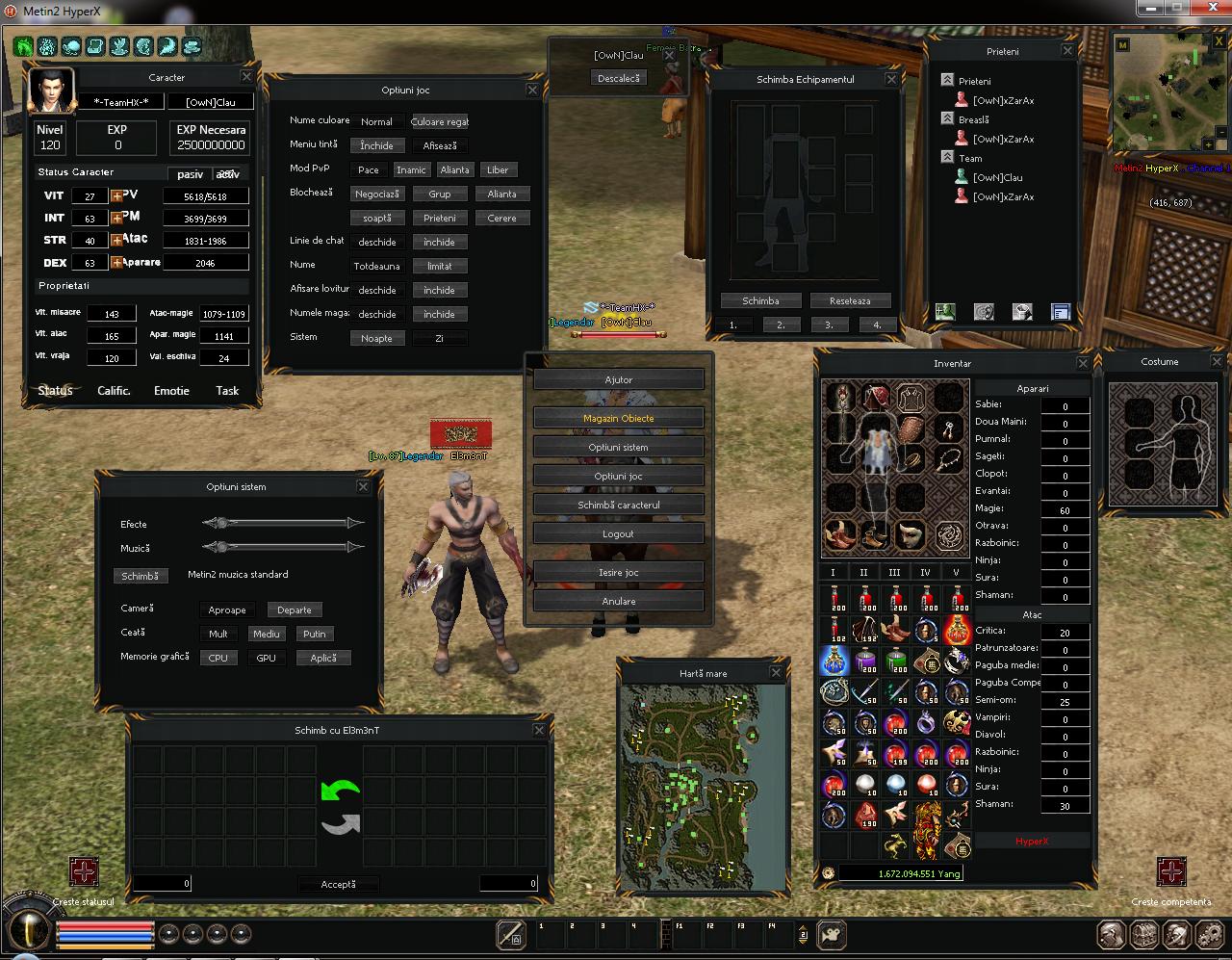The width and height of the screenshot is (1232, 960).
Task: Toggle character status to activ
Action: pos(228,173)
